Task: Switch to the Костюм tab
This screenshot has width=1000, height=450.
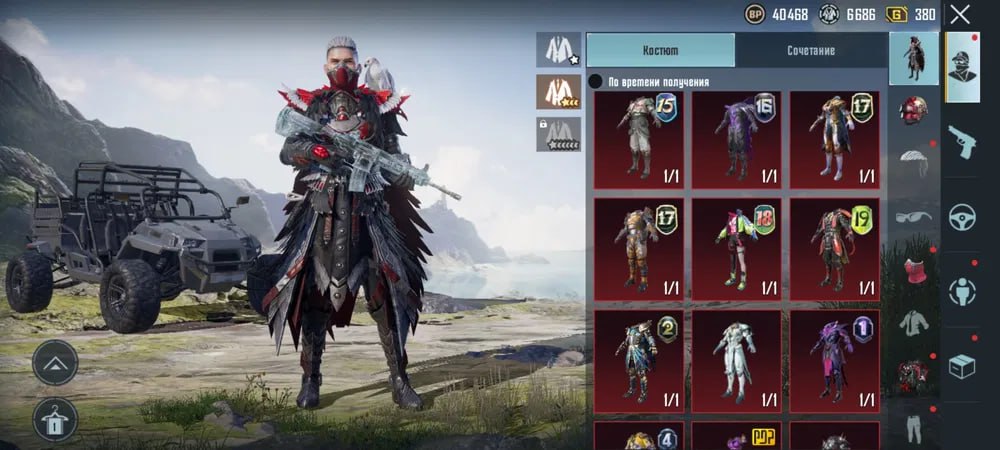Action: pos(660,50)
